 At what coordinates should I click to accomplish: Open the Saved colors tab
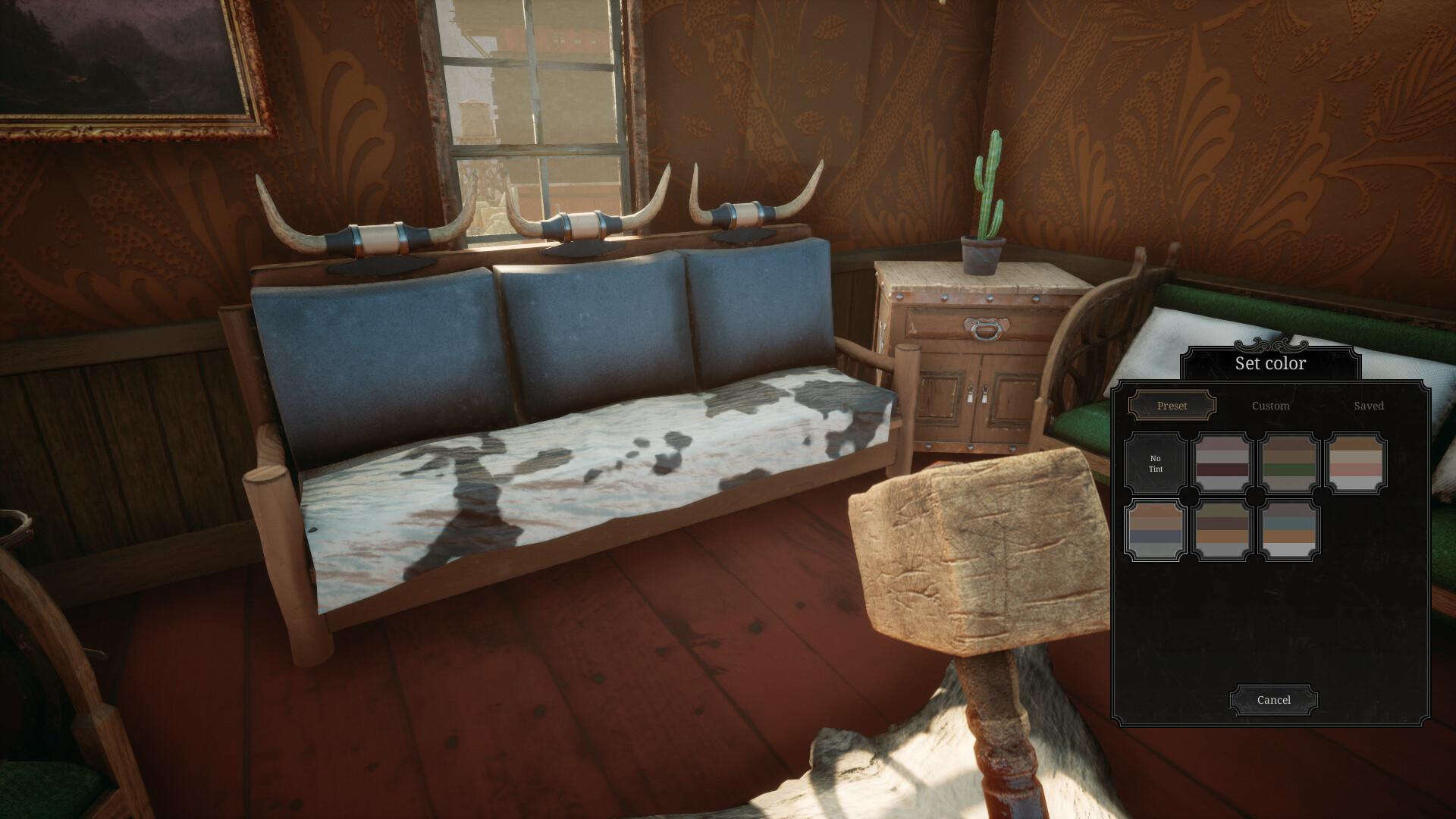1369,406
